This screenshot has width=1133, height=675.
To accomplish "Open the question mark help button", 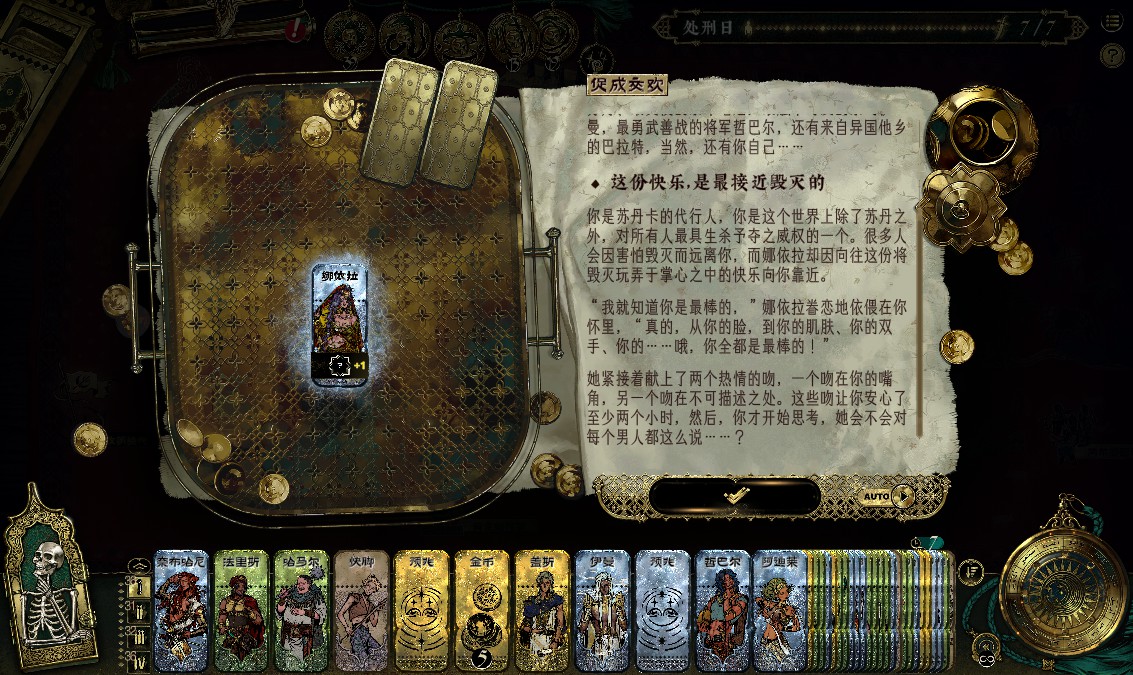I will click(1111, 55).
